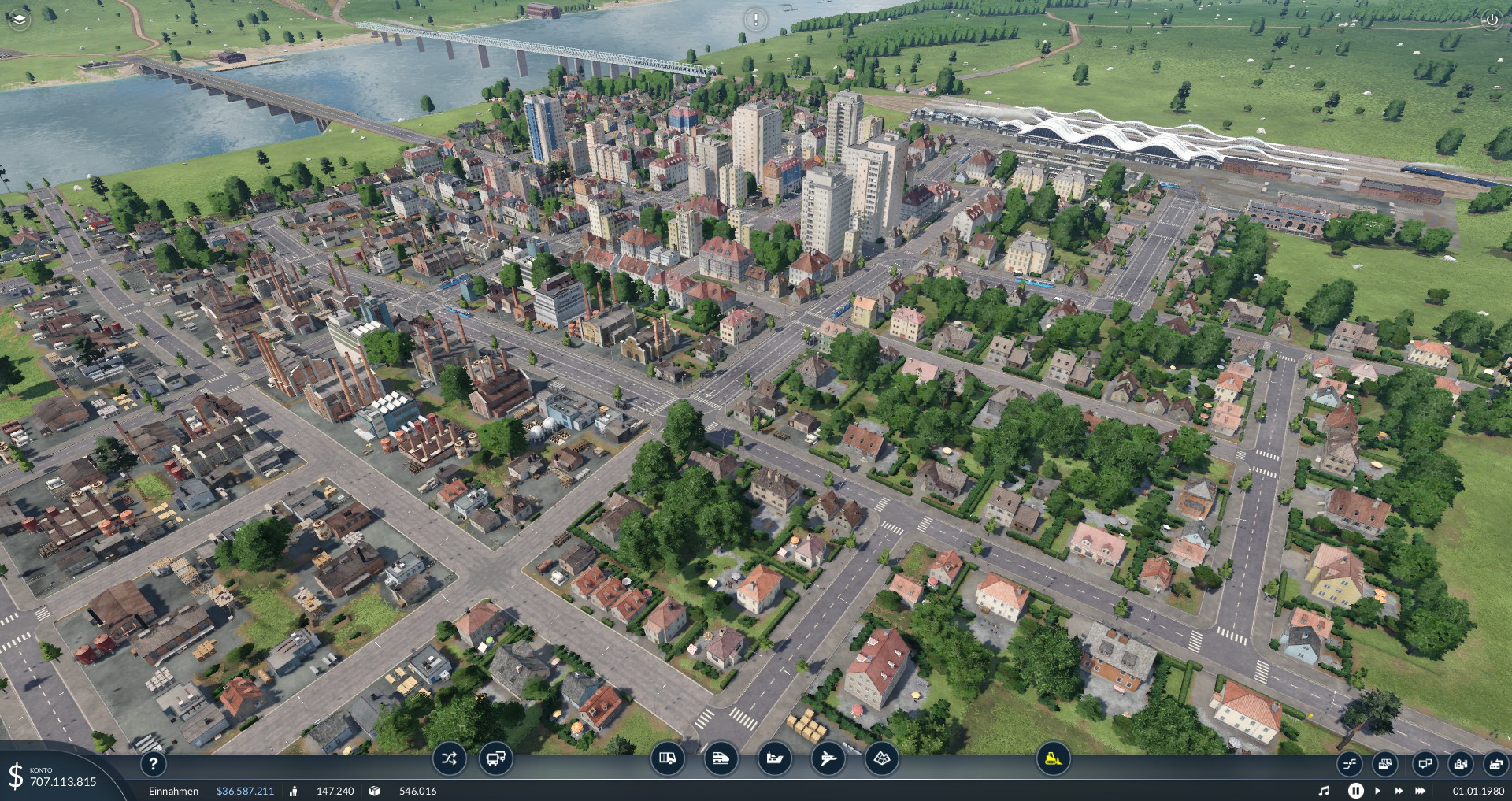Open the road construction truck menu

[x=667, y=759]
